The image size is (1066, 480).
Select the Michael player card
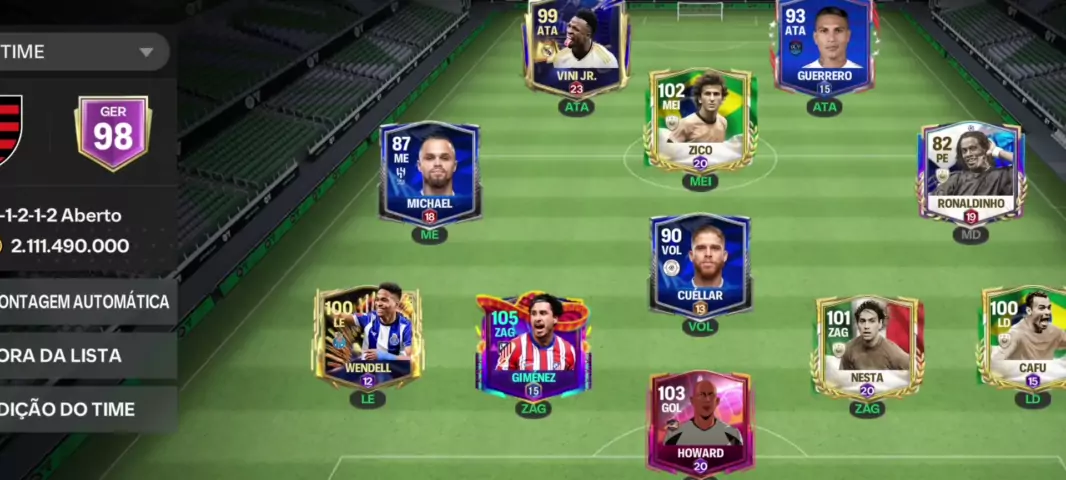(429, 173)
